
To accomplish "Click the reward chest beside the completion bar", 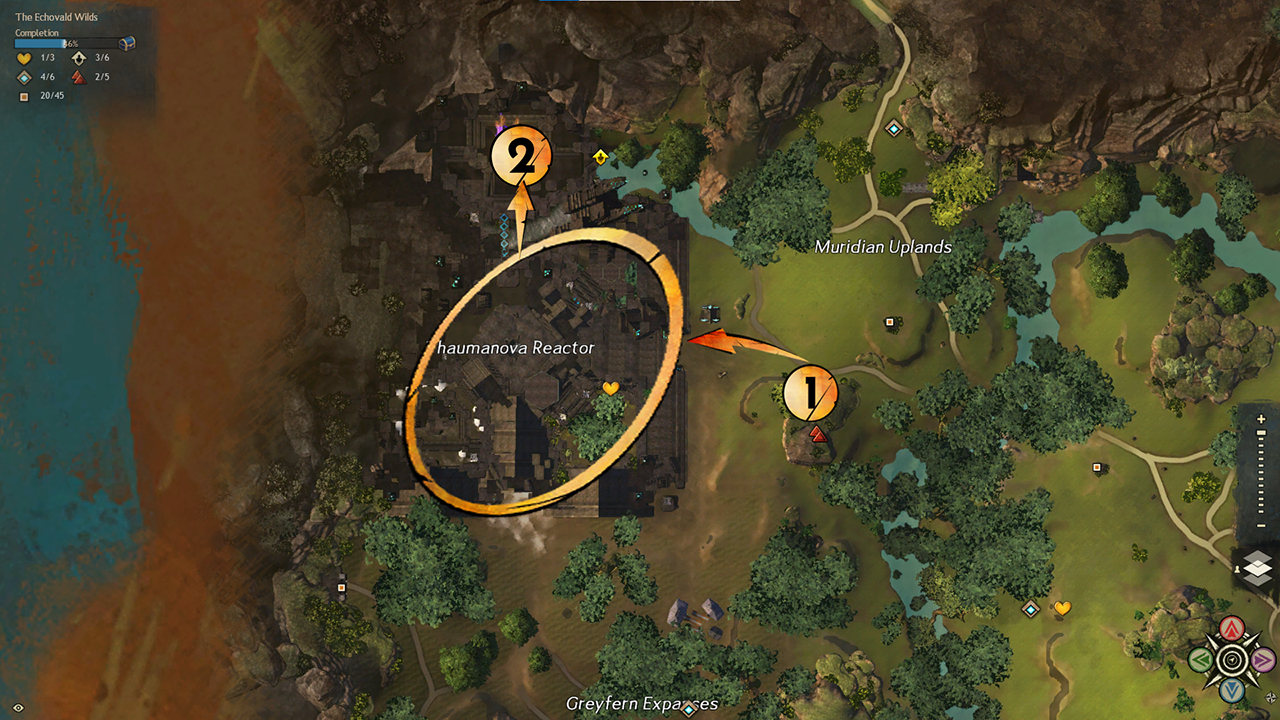I will (127, 43).
